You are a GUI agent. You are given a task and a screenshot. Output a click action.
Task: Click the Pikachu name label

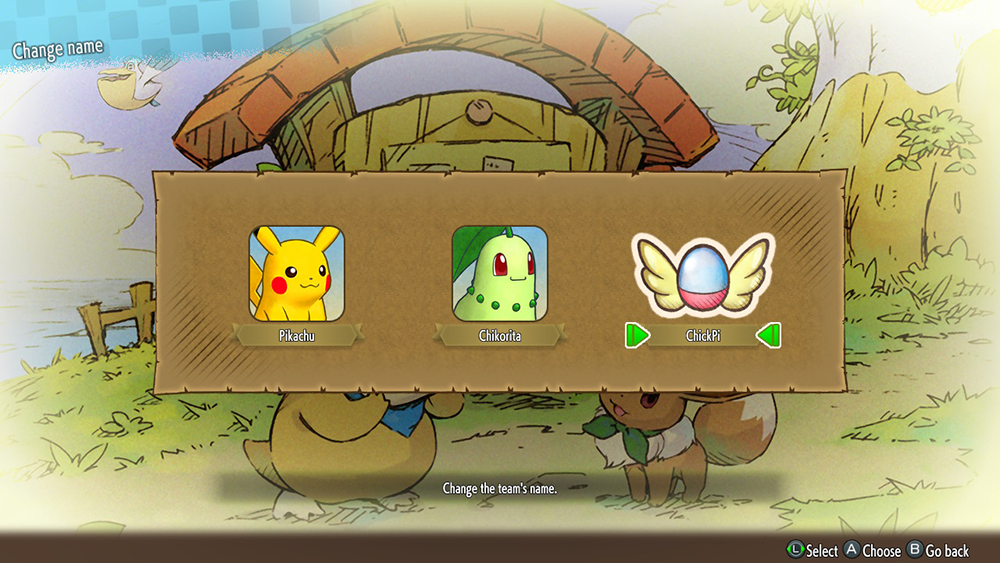pos(296,336)
